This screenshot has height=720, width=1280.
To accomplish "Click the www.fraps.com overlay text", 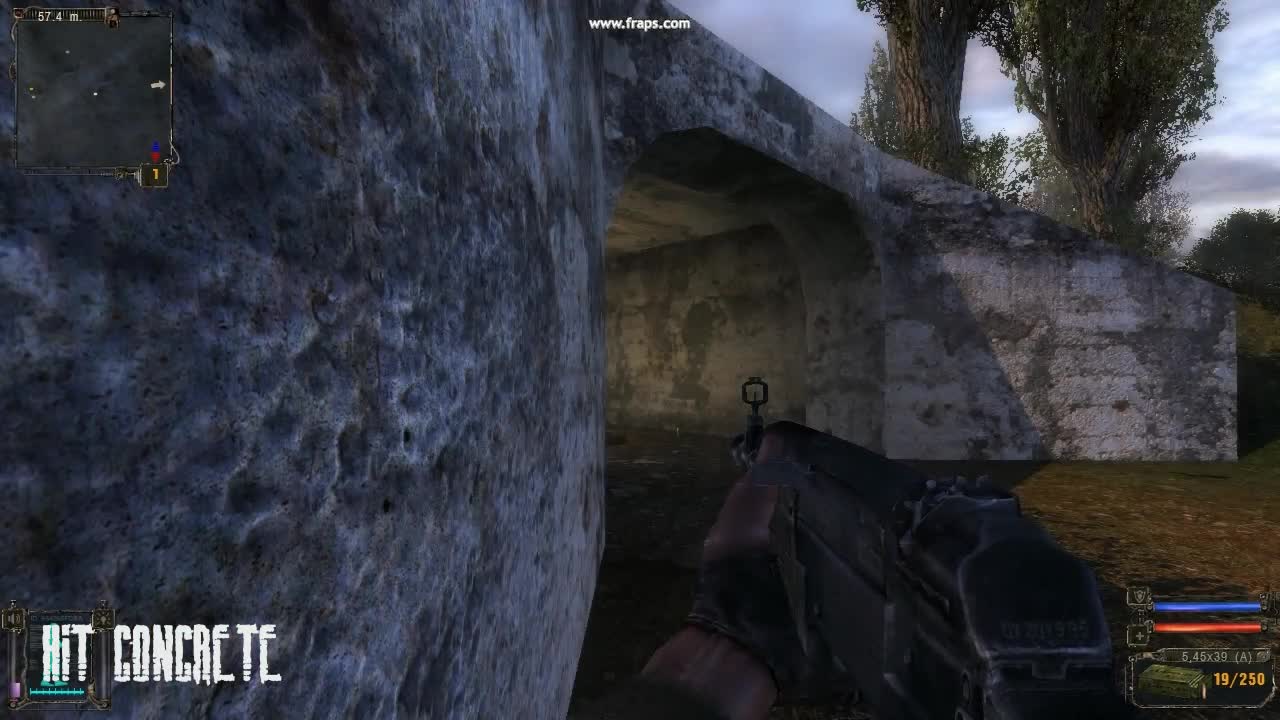I will (x=640, y=22).
